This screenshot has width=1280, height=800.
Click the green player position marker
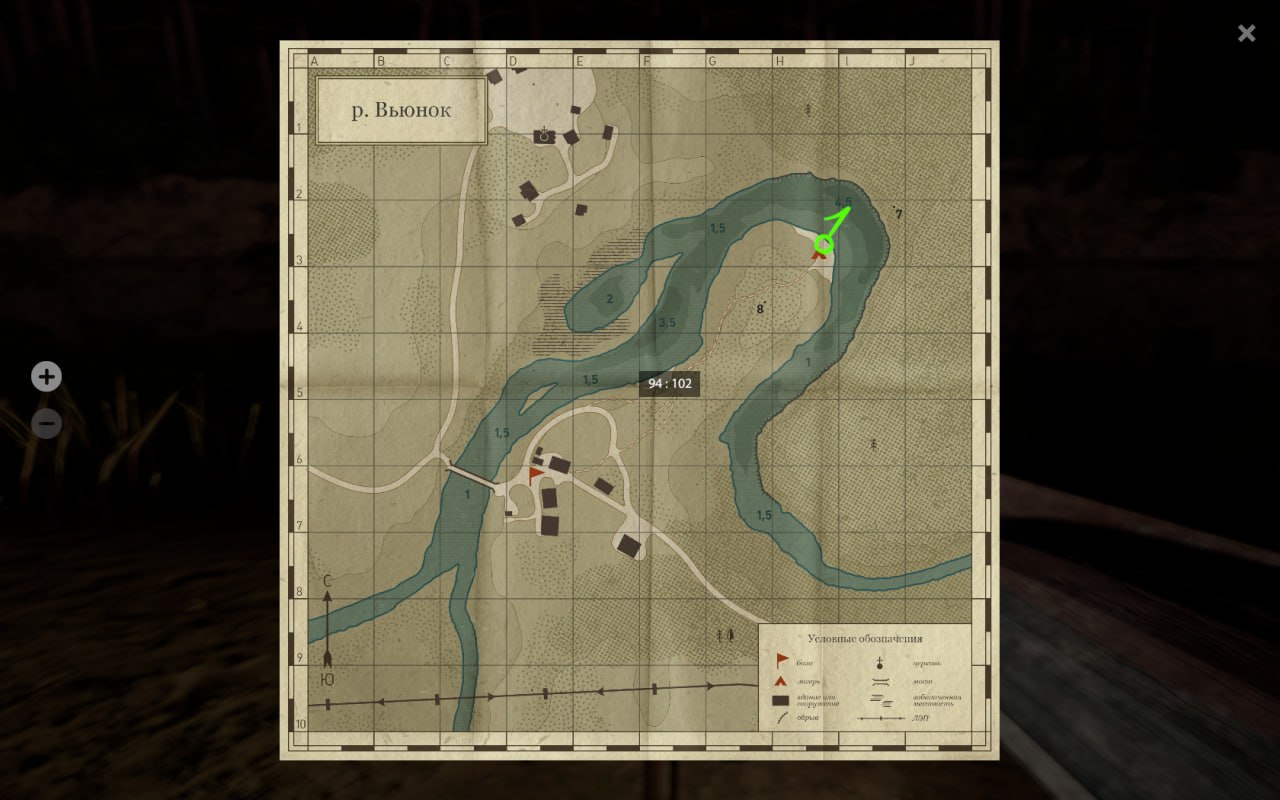point(825,242)
